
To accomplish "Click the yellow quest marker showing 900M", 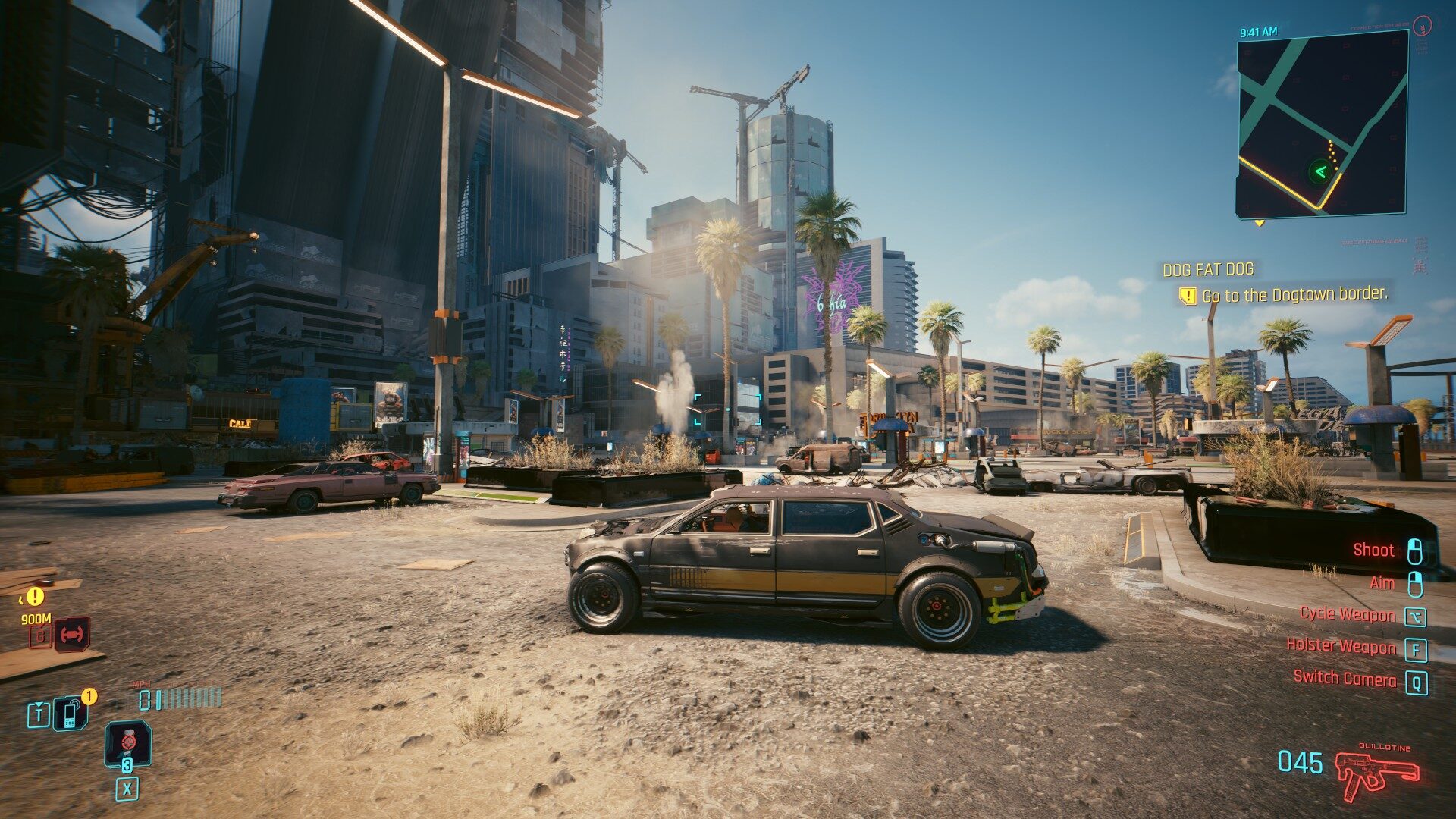I will pyautogui.click(x=34, y=597).
